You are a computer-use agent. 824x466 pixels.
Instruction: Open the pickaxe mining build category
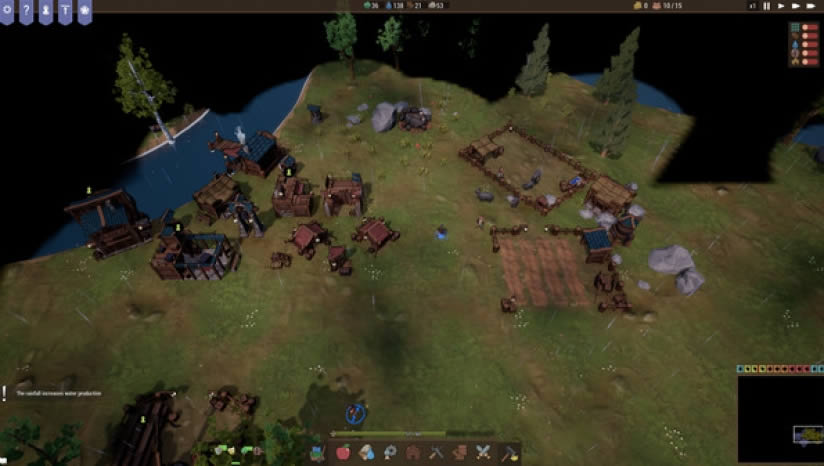[x=437, y=452]
